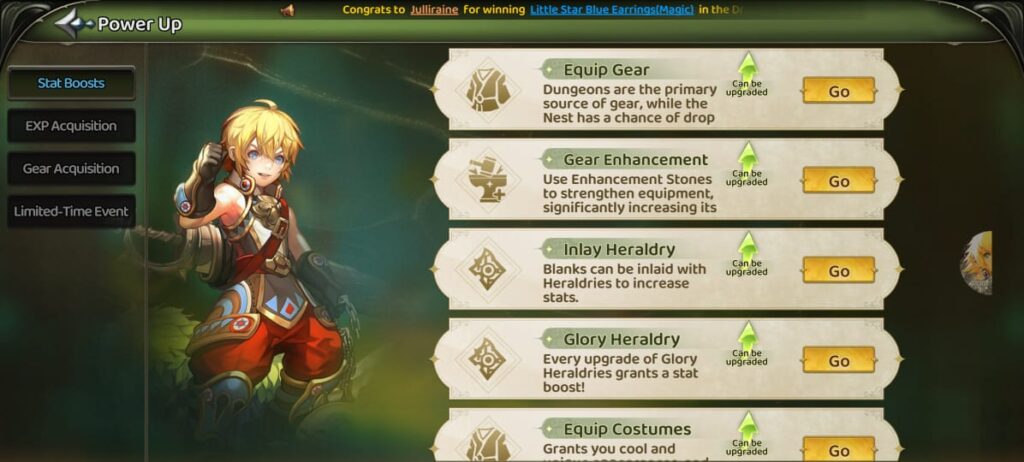1024x462 pixels.
Task: Click Go for Equip Gear
Action: click(x=838, y=91)
